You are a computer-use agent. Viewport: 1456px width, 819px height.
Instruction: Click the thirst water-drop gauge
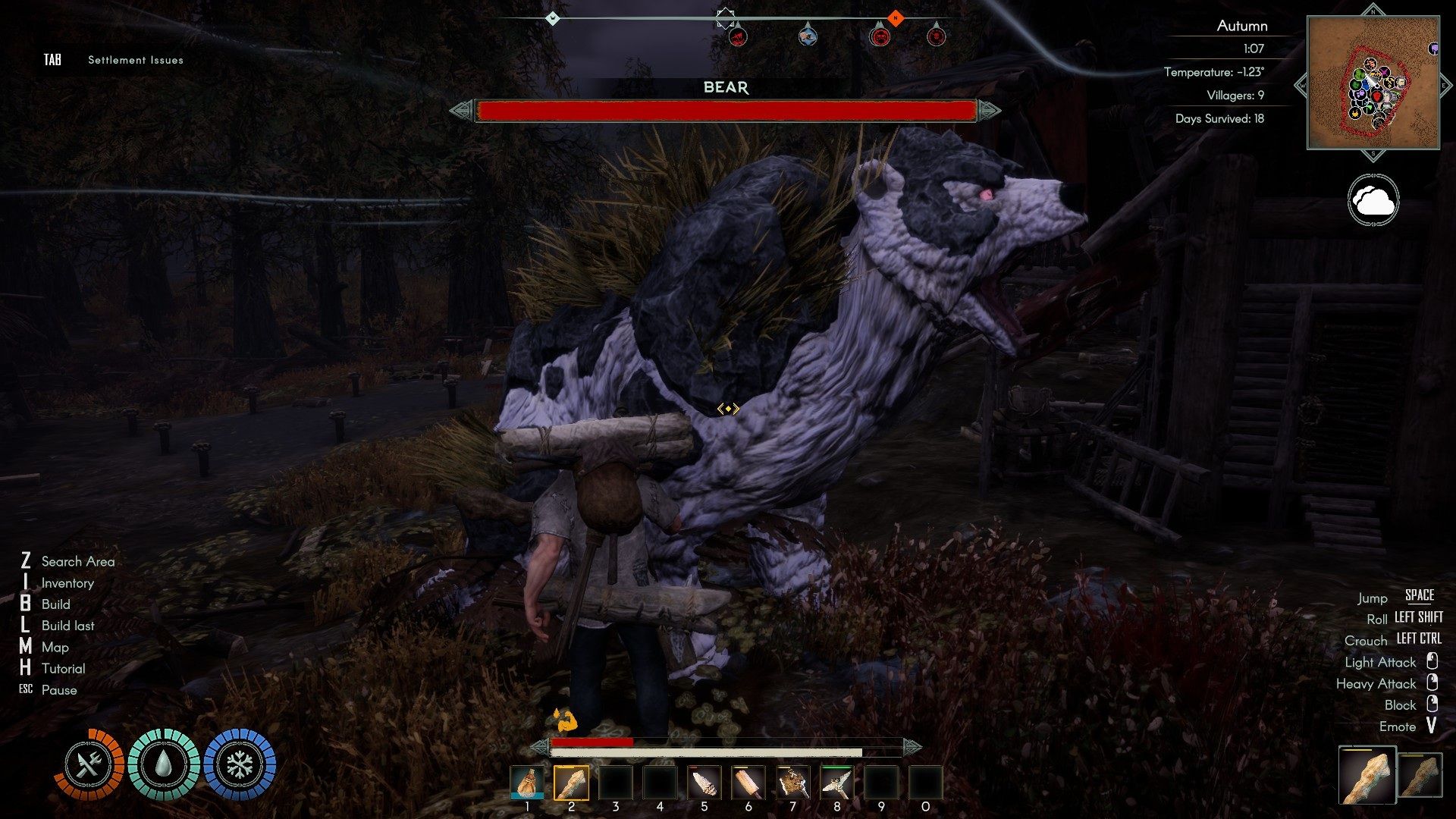coord(164,765)
